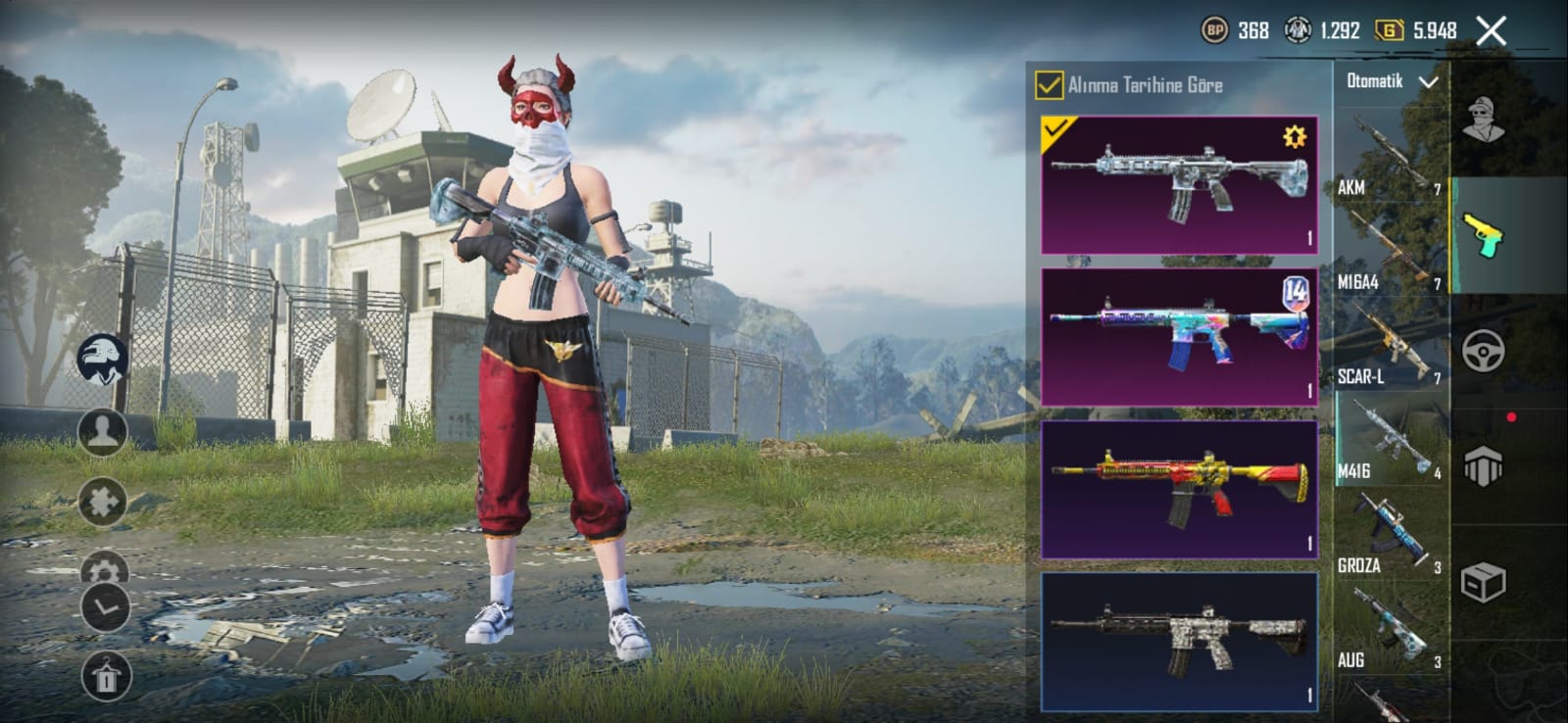Show the AKM weapon skins
This screenshot has height=723, width=1568.
point(1390,157)
